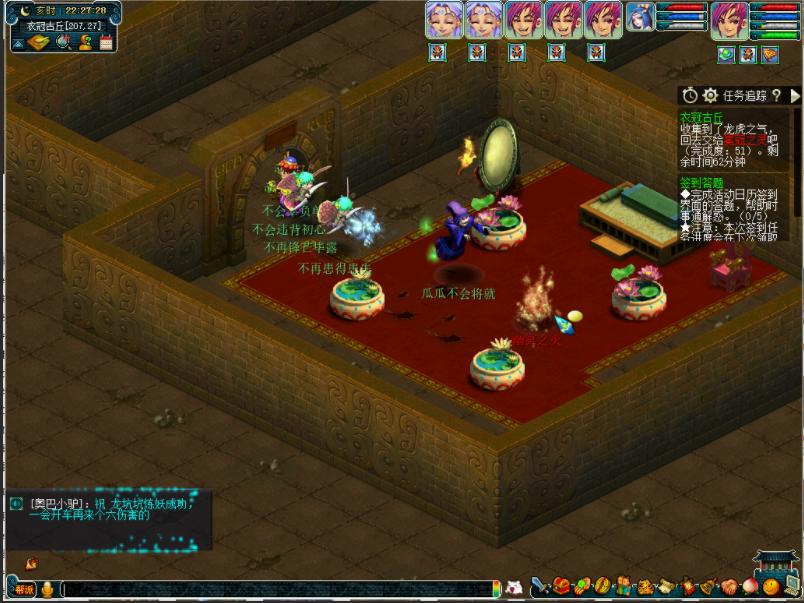This screenshot has height=603, width=804.
Task: Open the 衣冠古丘 quest entry
Action: tap(701, 117)
